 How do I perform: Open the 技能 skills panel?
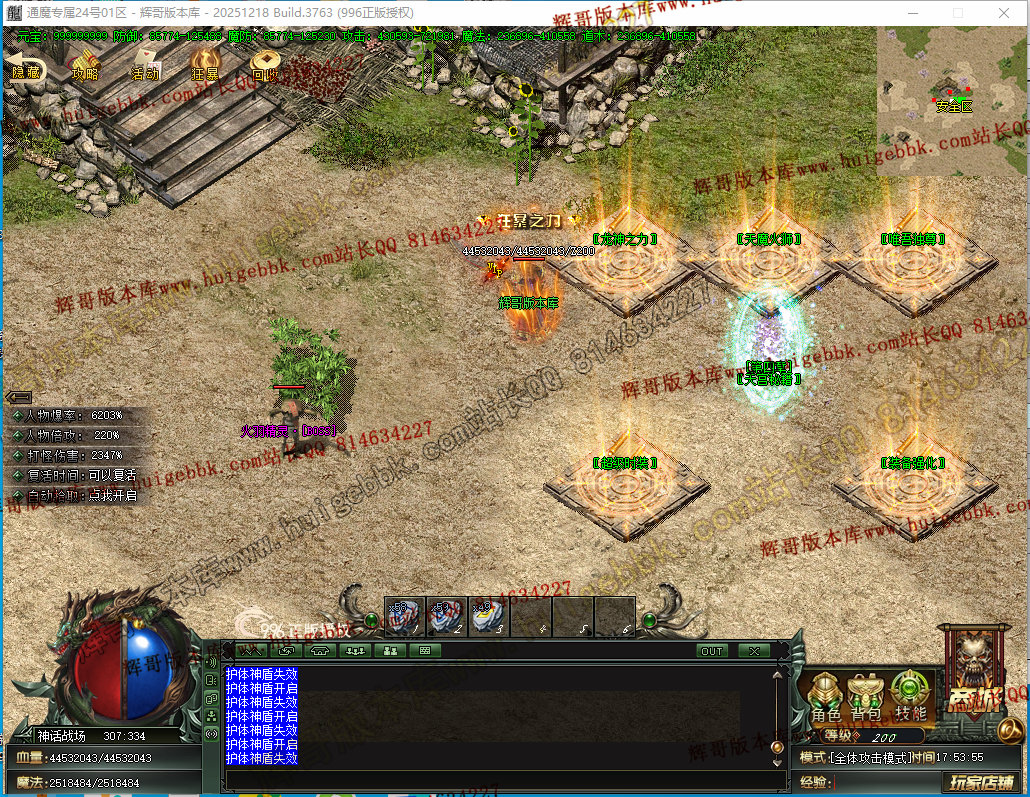click(909, 697)
